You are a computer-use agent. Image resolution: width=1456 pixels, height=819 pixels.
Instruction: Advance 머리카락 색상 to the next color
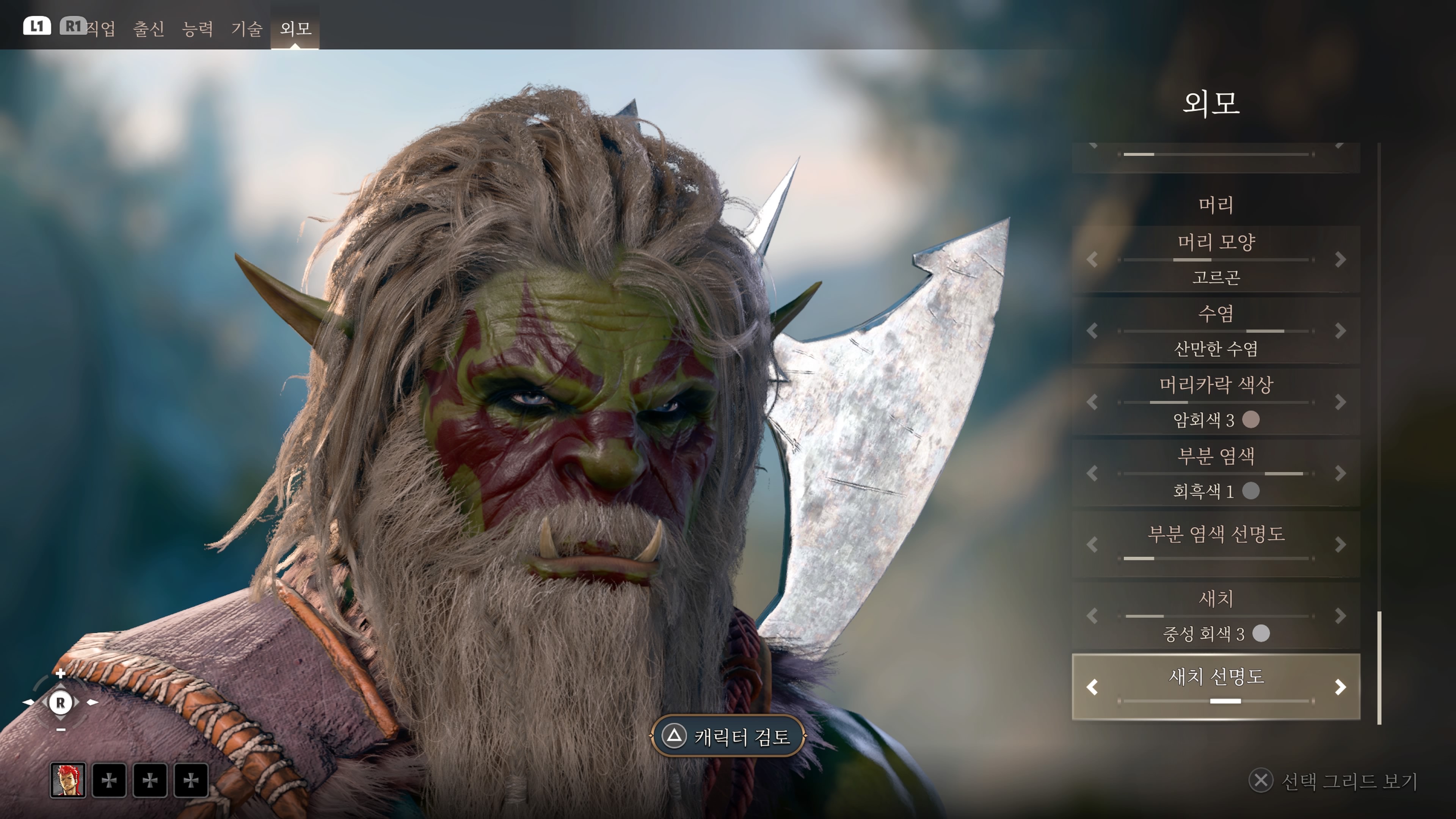[x=1340, y=402]
